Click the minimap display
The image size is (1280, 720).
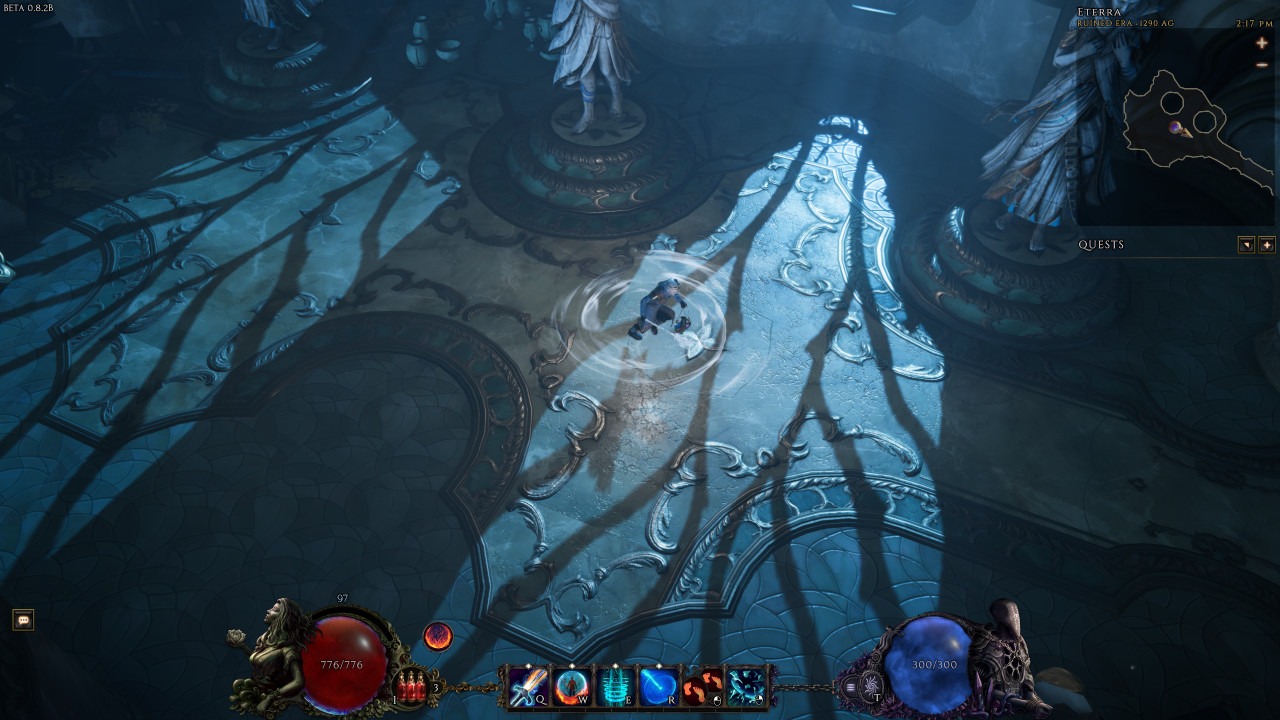[x=1180, y=128]
